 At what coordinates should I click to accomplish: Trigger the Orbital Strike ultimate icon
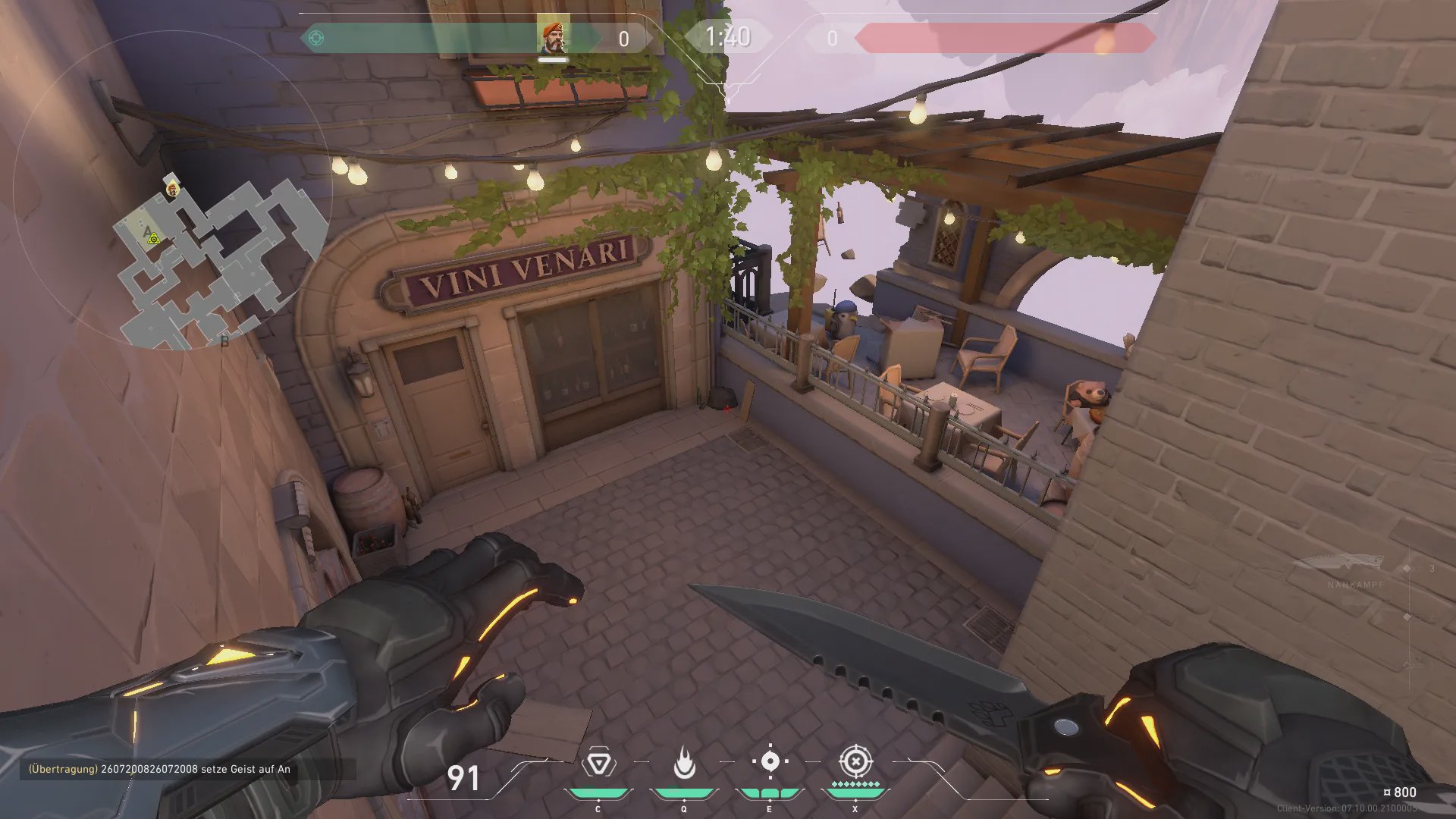point(855,761)
